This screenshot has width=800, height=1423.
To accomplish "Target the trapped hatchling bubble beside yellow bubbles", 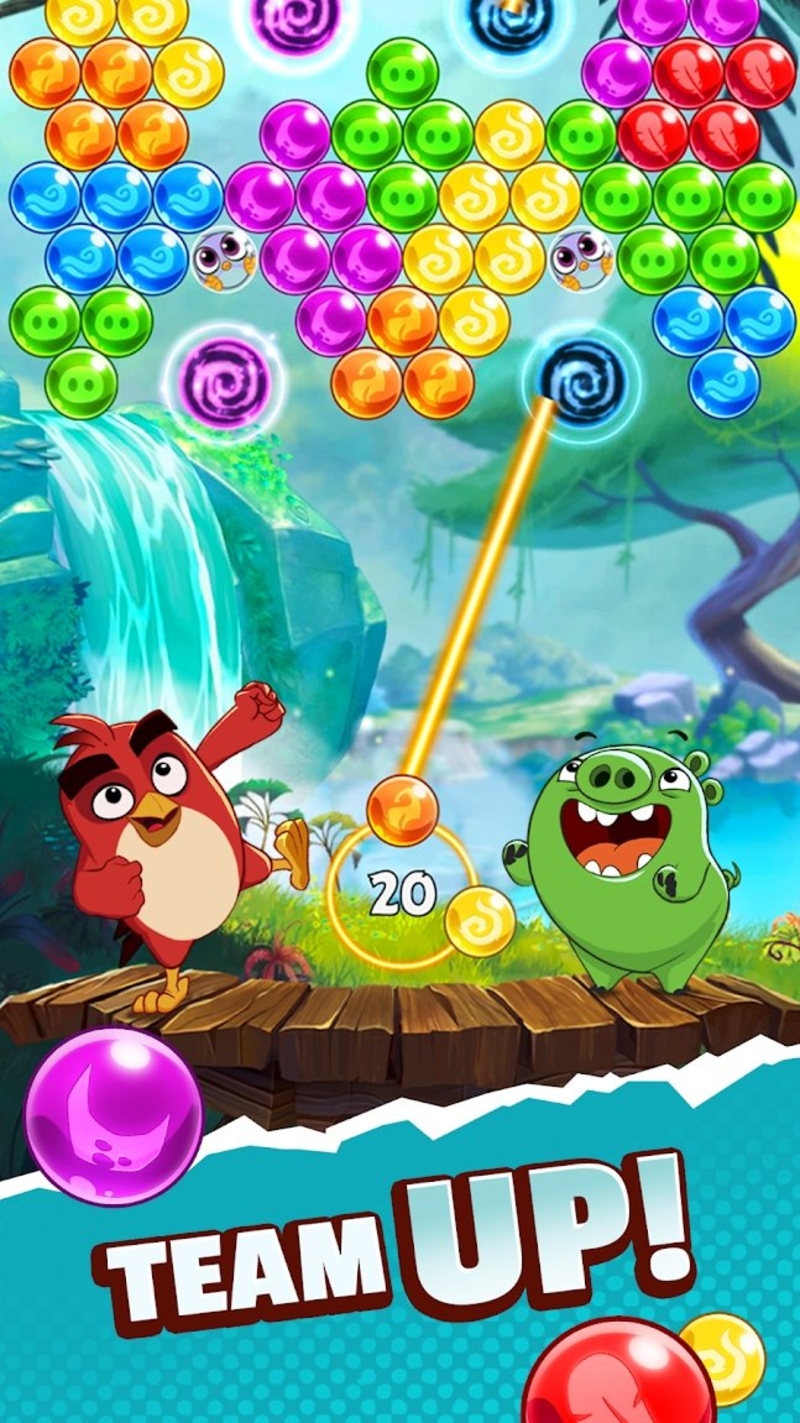I will point(582,259).
